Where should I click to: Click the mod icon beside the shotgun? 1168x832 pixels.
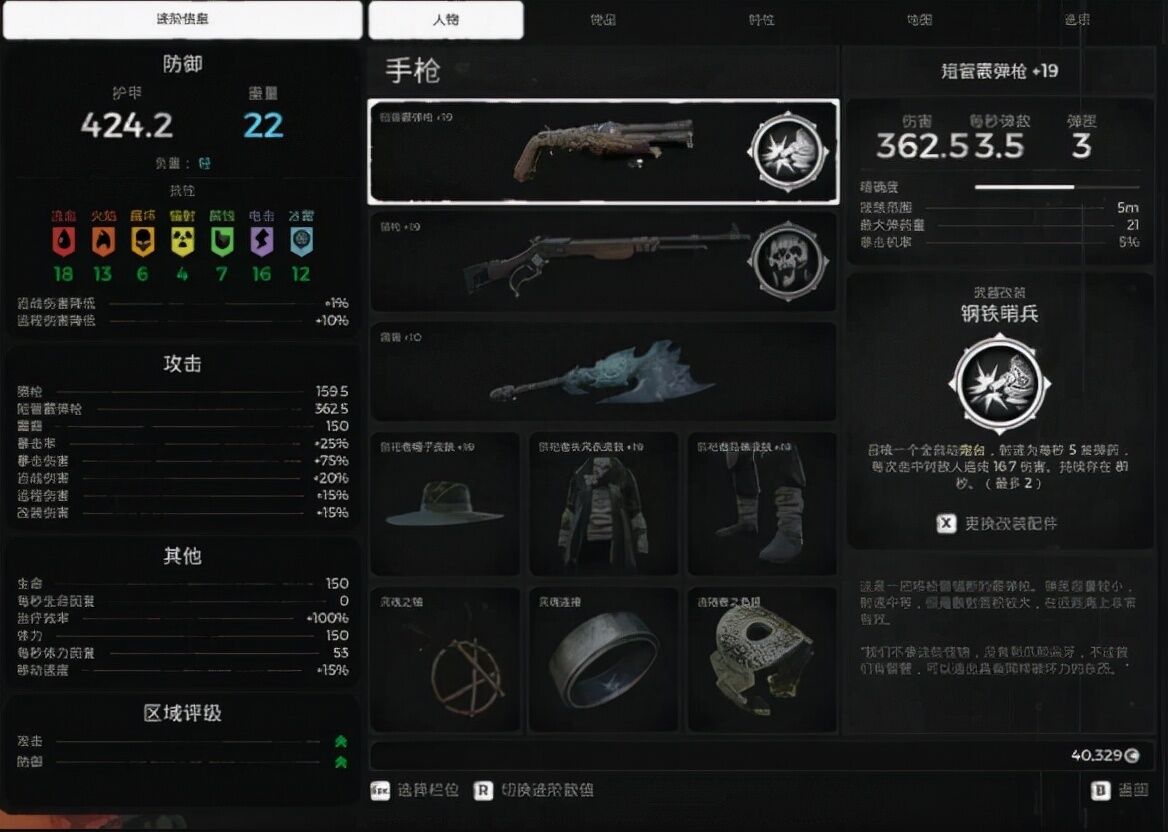[789, 152]
